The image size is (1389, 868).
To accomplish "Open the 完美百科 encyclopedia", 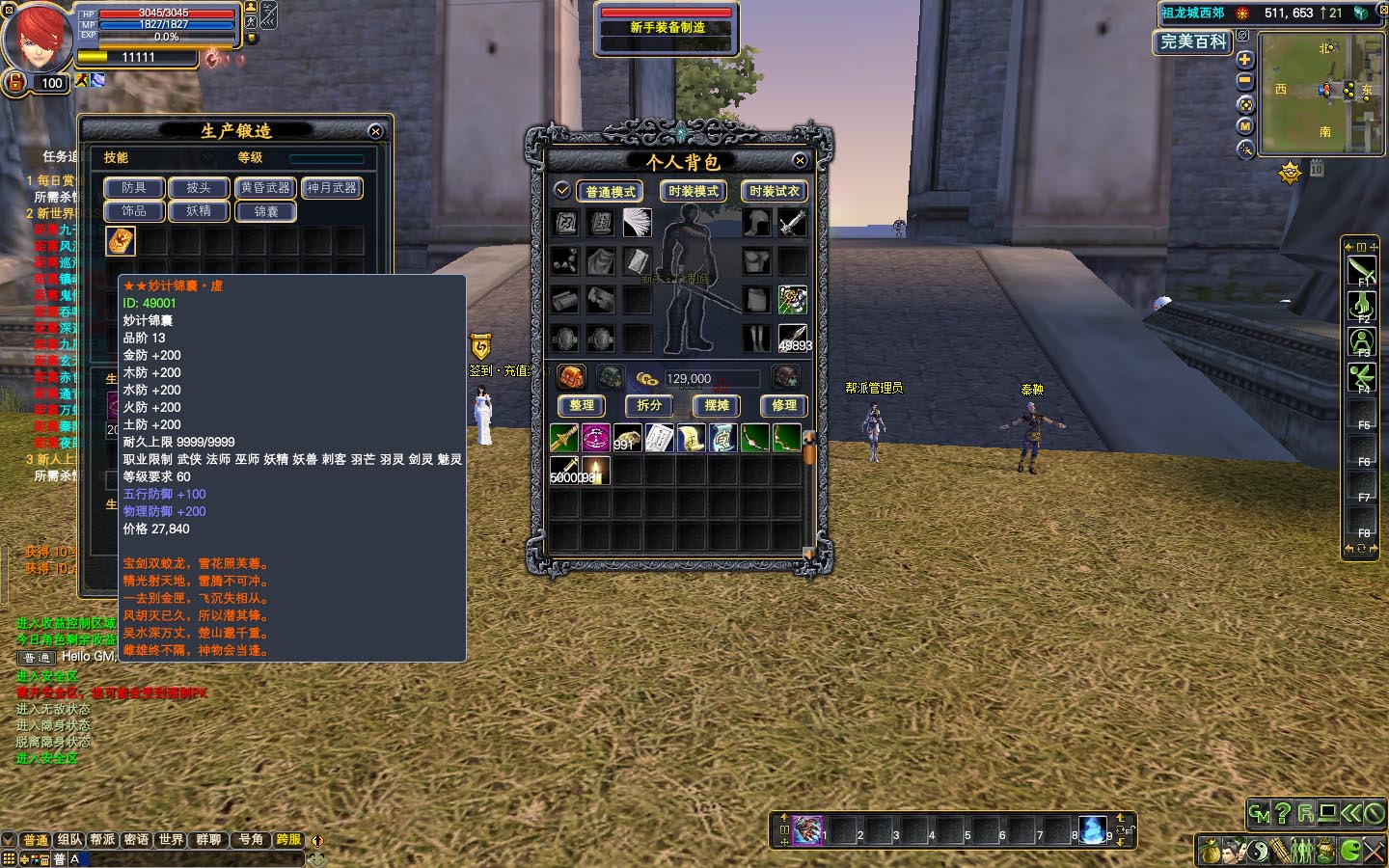I will coord(1193,41).
